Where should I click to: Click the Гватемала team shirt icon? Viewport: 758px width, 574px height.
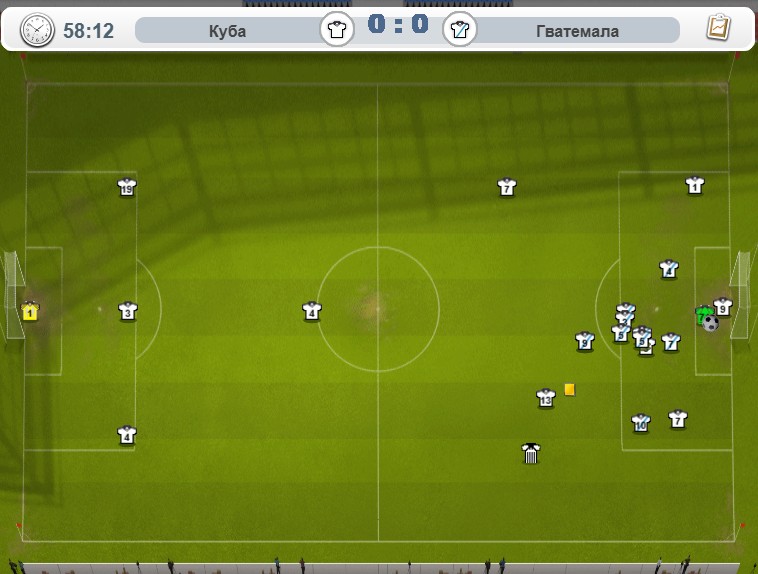(460, 29)
